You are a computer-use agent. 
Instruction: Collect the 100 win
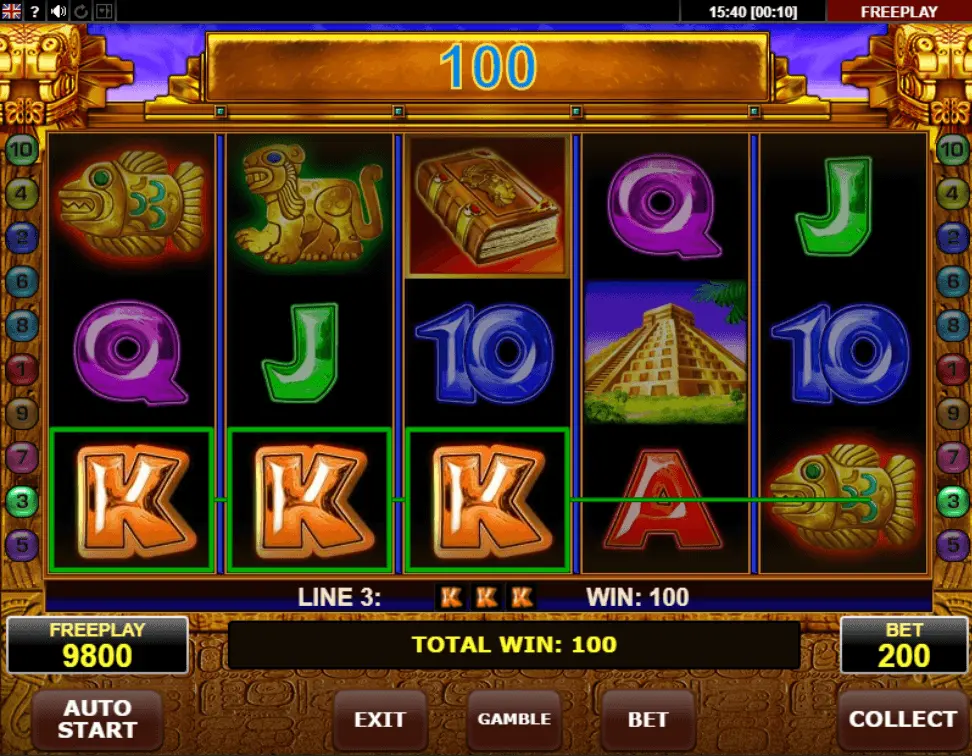click(902, 719)
